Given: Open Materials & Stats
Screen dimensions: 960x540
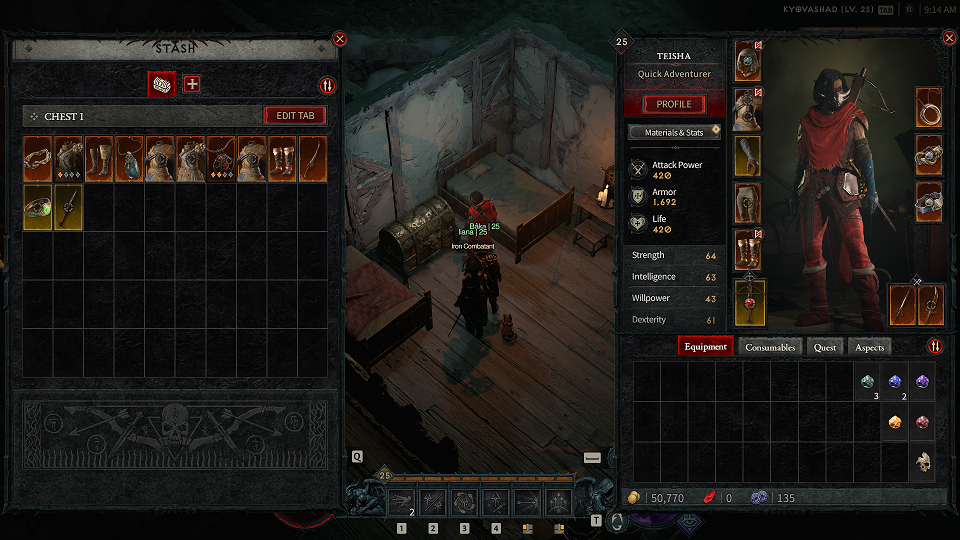Looking at the screenshot, I should tap(673, 132).
